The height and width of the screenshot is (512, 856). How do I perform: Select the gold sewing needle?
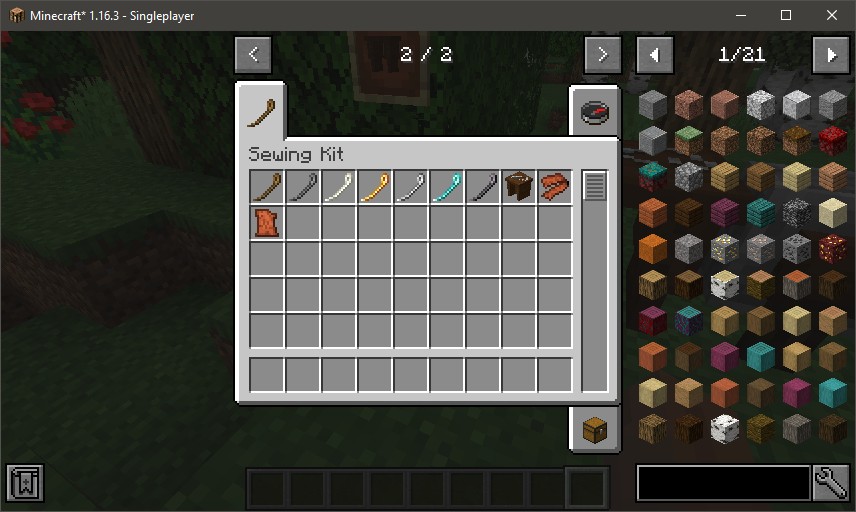click(x=374, y=187)
